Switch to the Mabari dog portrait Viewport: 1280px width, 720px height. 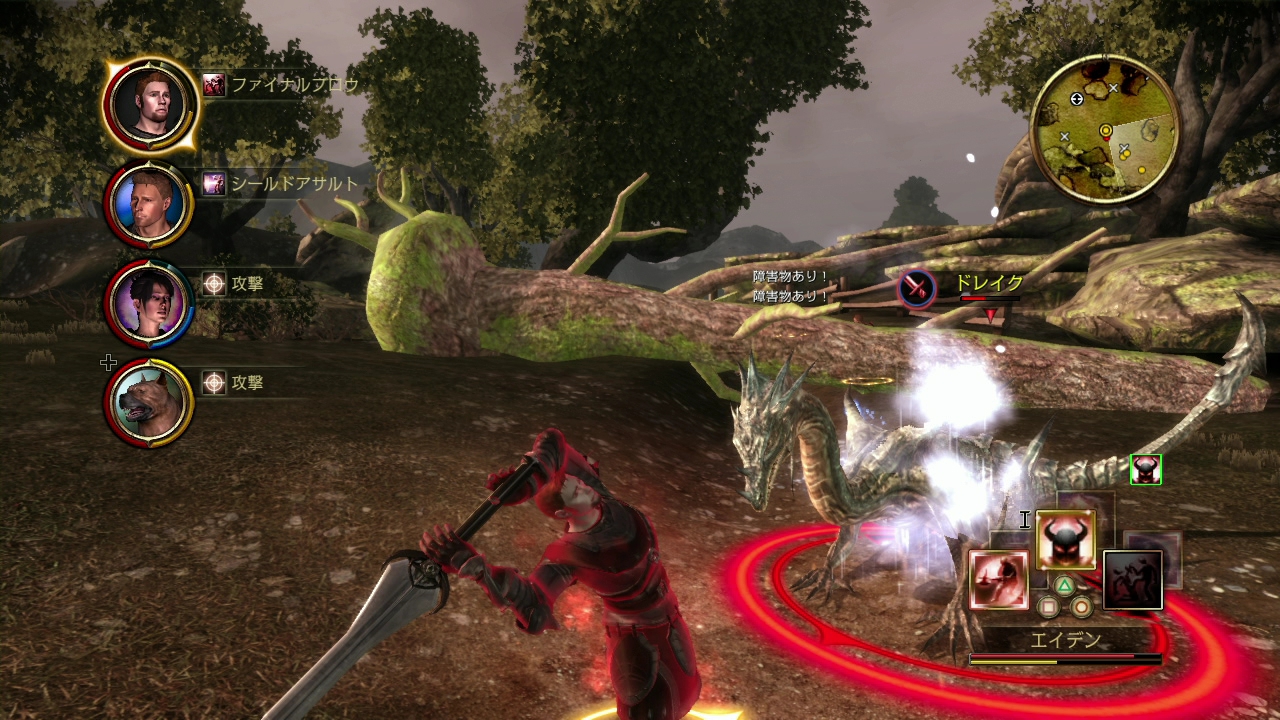[x=150, y=401]
